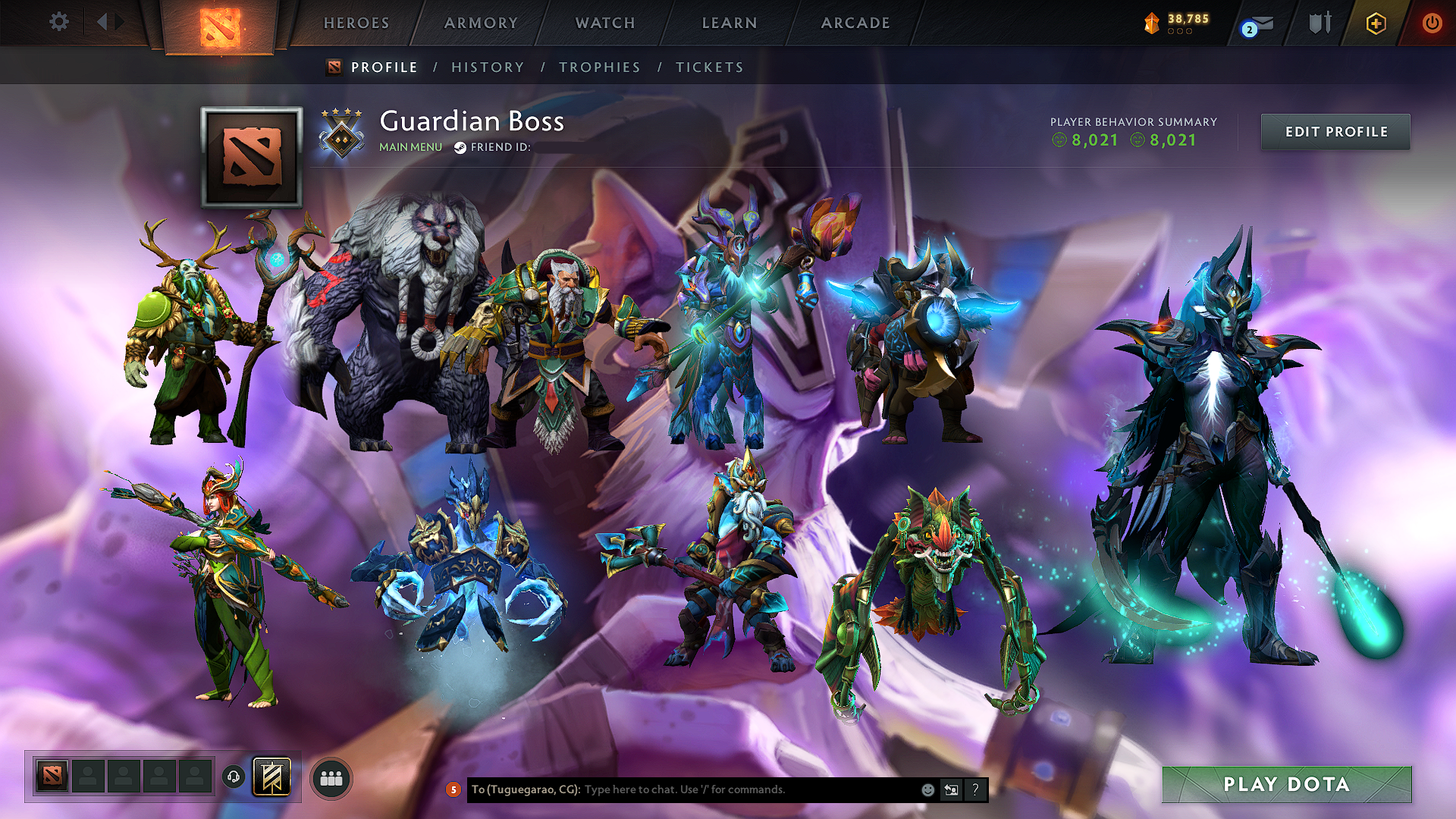Click the forward navigation arrow
This screenshot has width=1456, height=819.
click(118, 21)
